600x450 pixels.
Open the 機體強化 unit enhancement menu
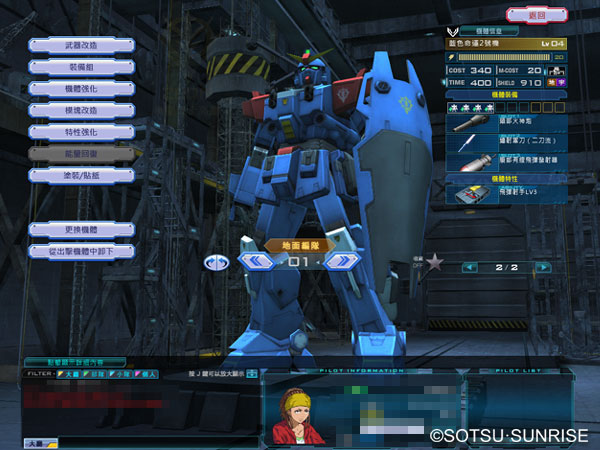click(81, 89)
